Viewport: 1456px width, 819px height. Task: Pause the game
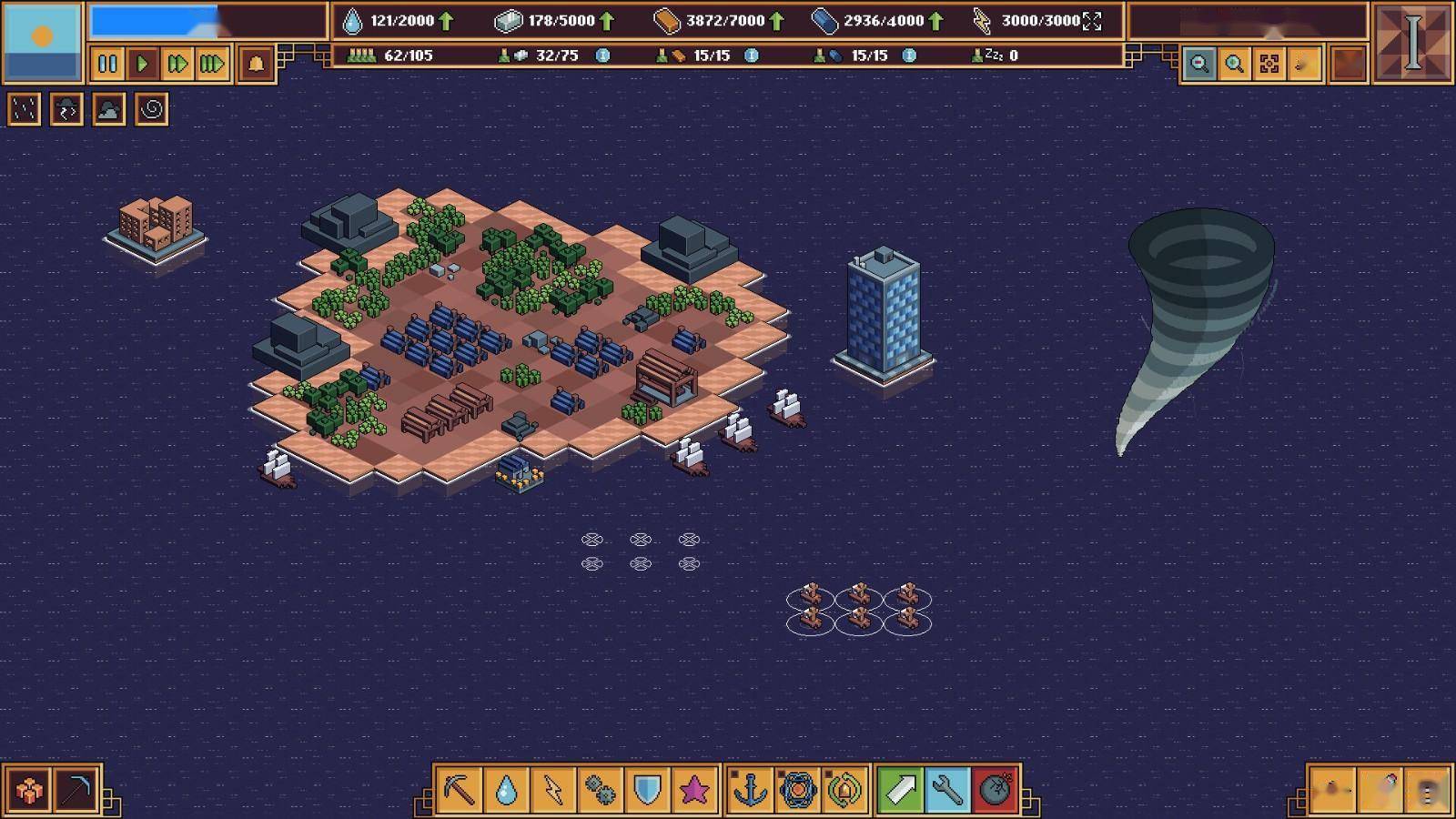click(x=107, y=64)
